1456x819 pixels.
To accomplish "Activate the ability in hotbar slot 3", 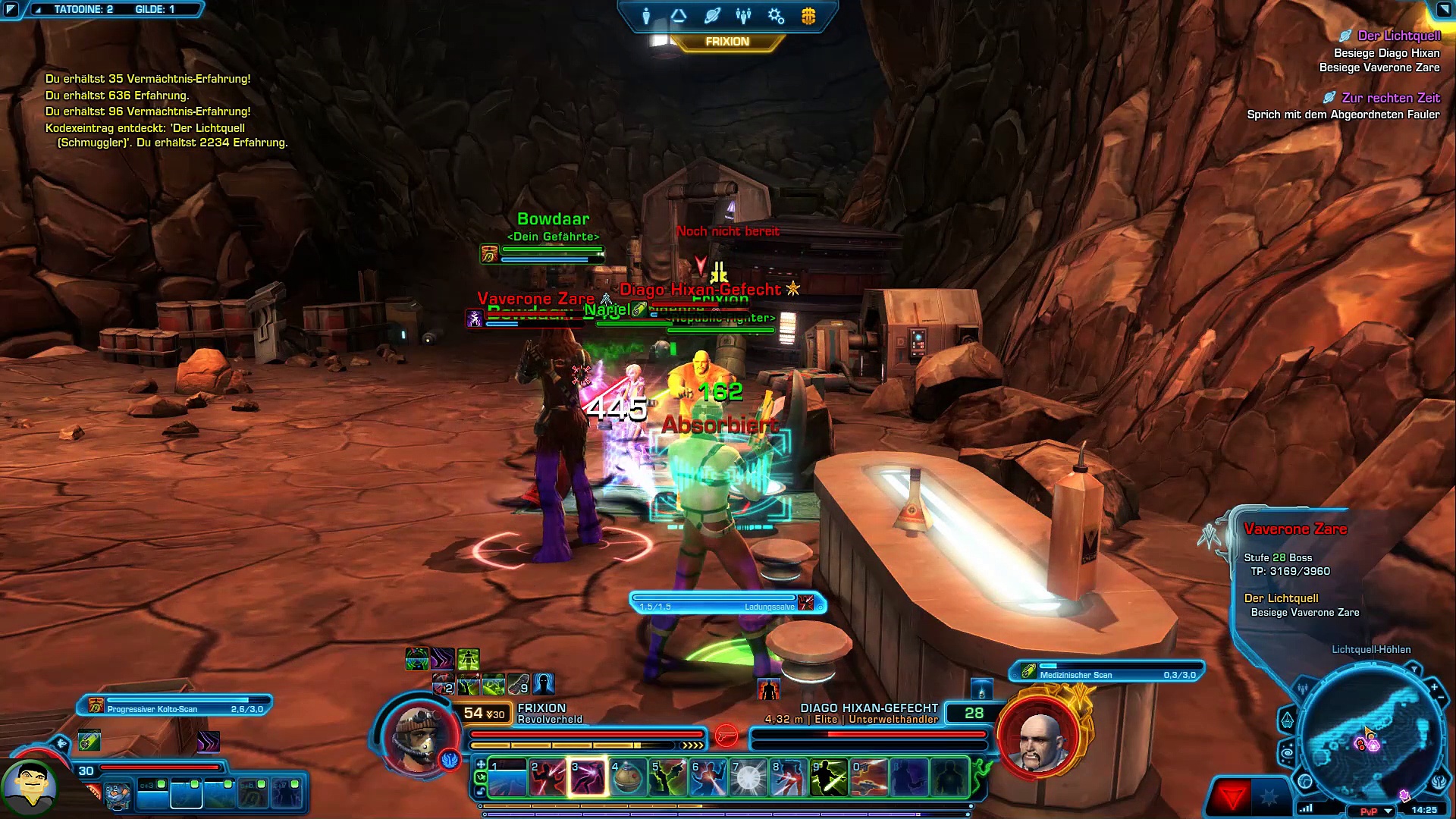I will (x=588, y=777).
